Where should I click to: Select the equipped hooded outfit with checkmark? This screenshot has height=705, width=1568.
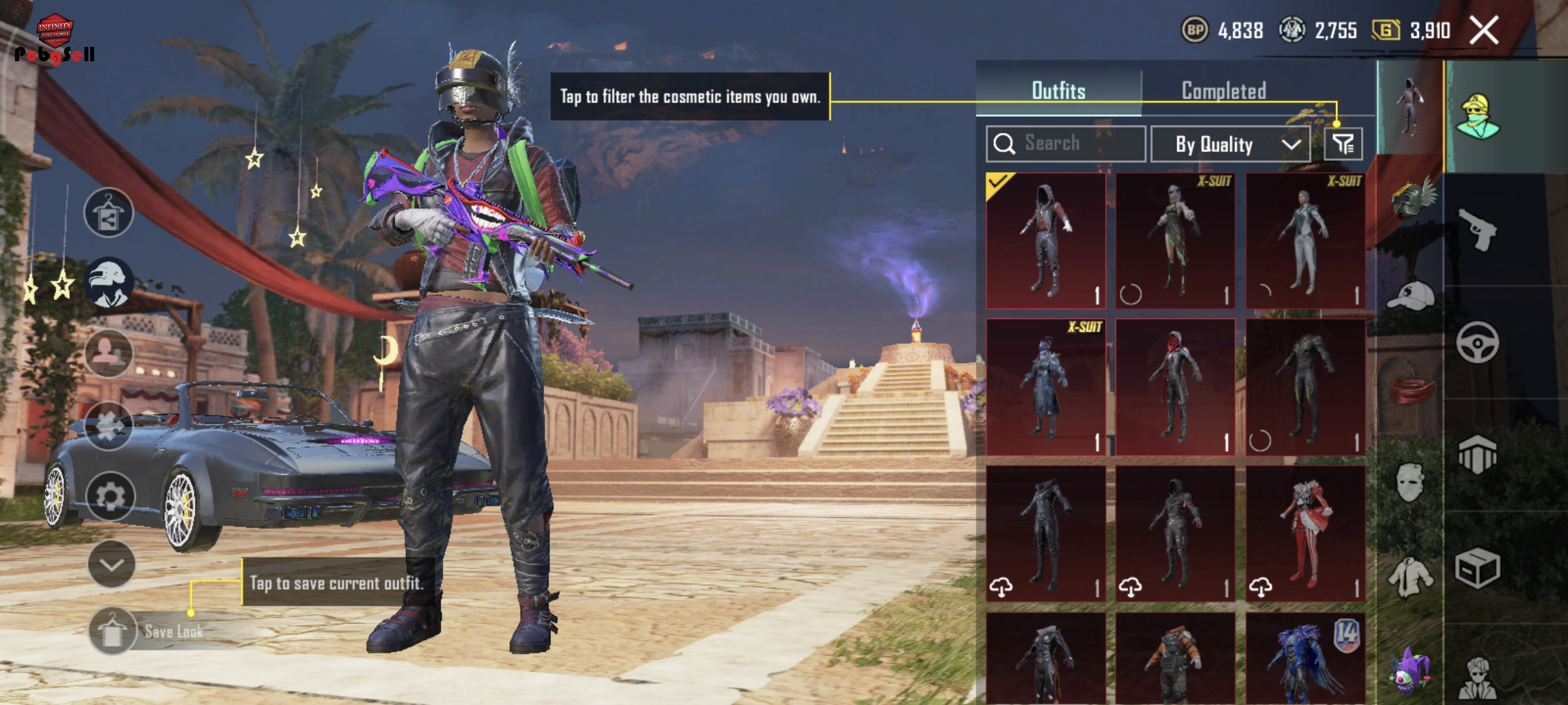(1046, 241)
